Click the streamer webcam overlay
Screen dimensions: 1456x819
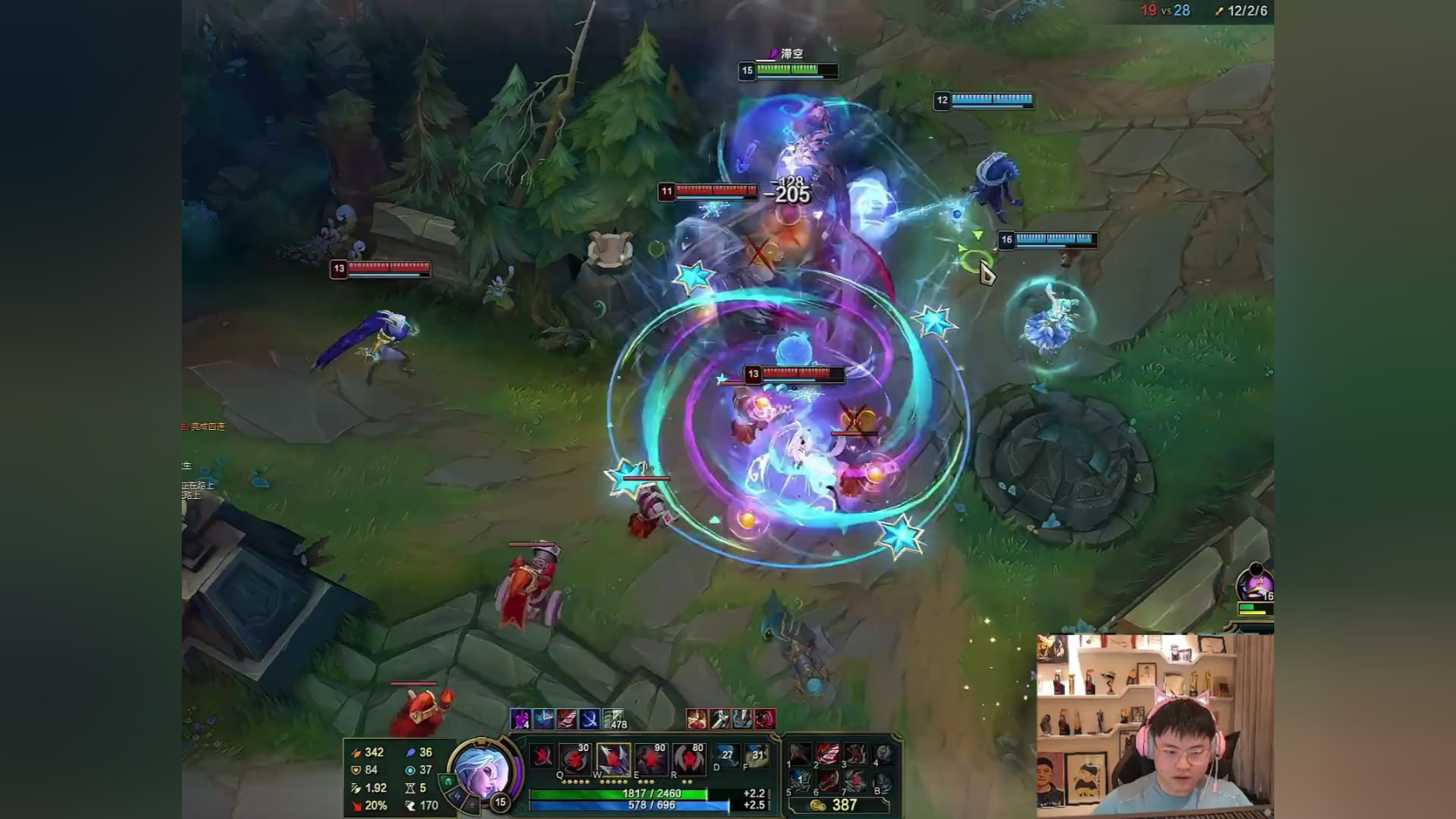(1155, 725)
